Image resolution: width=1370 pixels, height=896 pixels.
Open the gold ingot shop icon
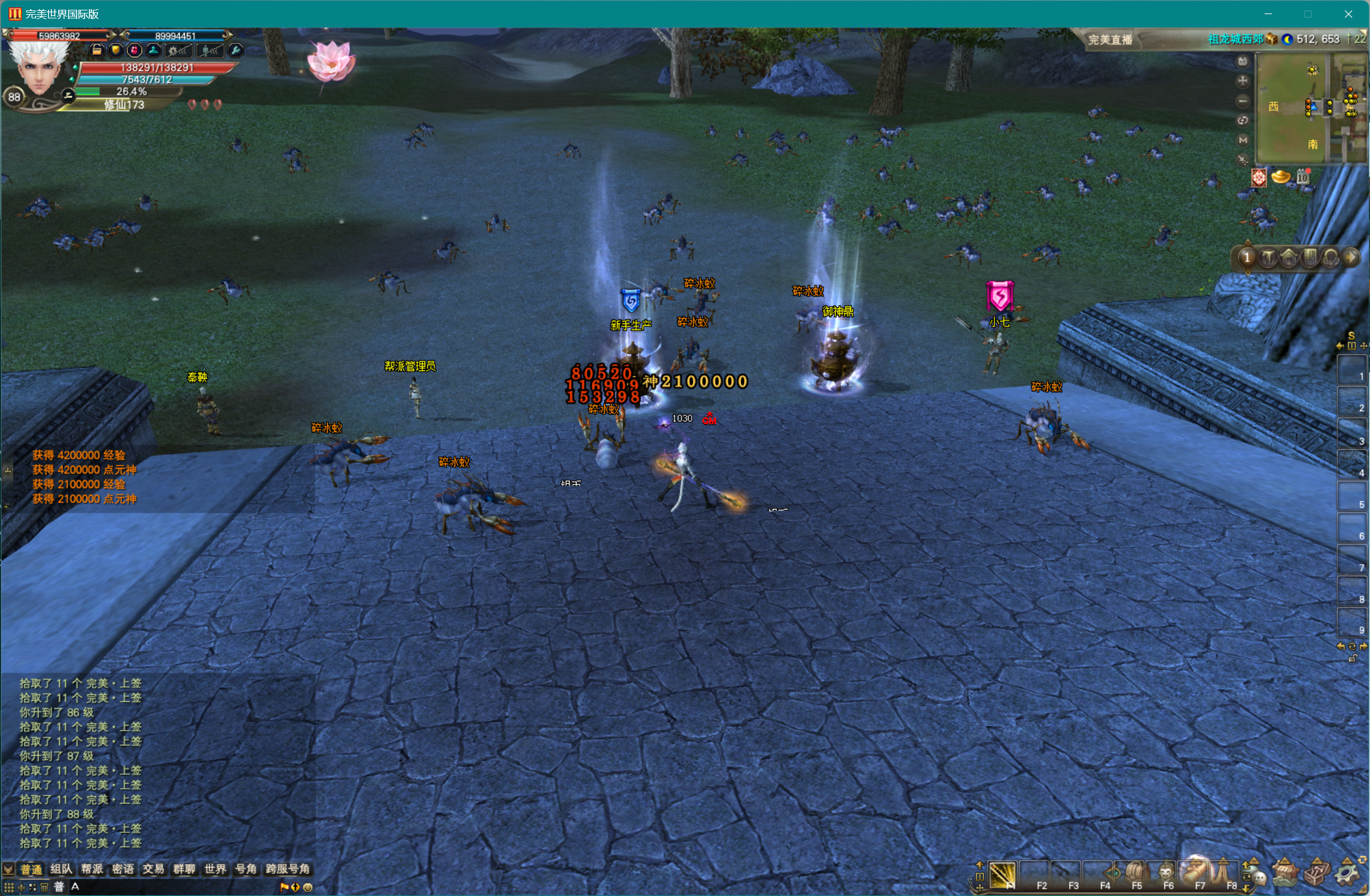(1281, 178)
